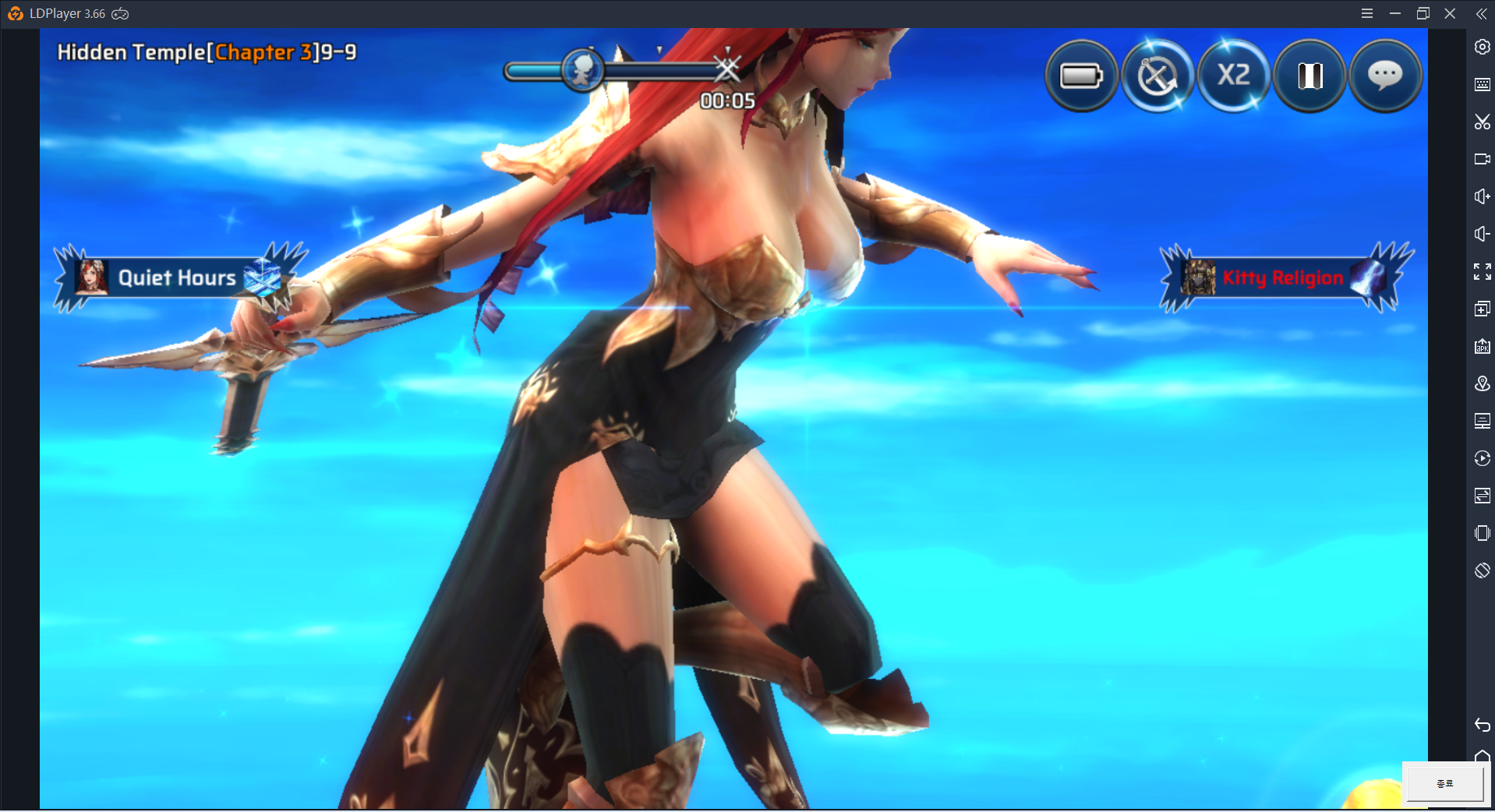This screenshot has height=812, width=1495.
Task: Toggle the auto-battle crossed swords button
Action: [1157, 76]
